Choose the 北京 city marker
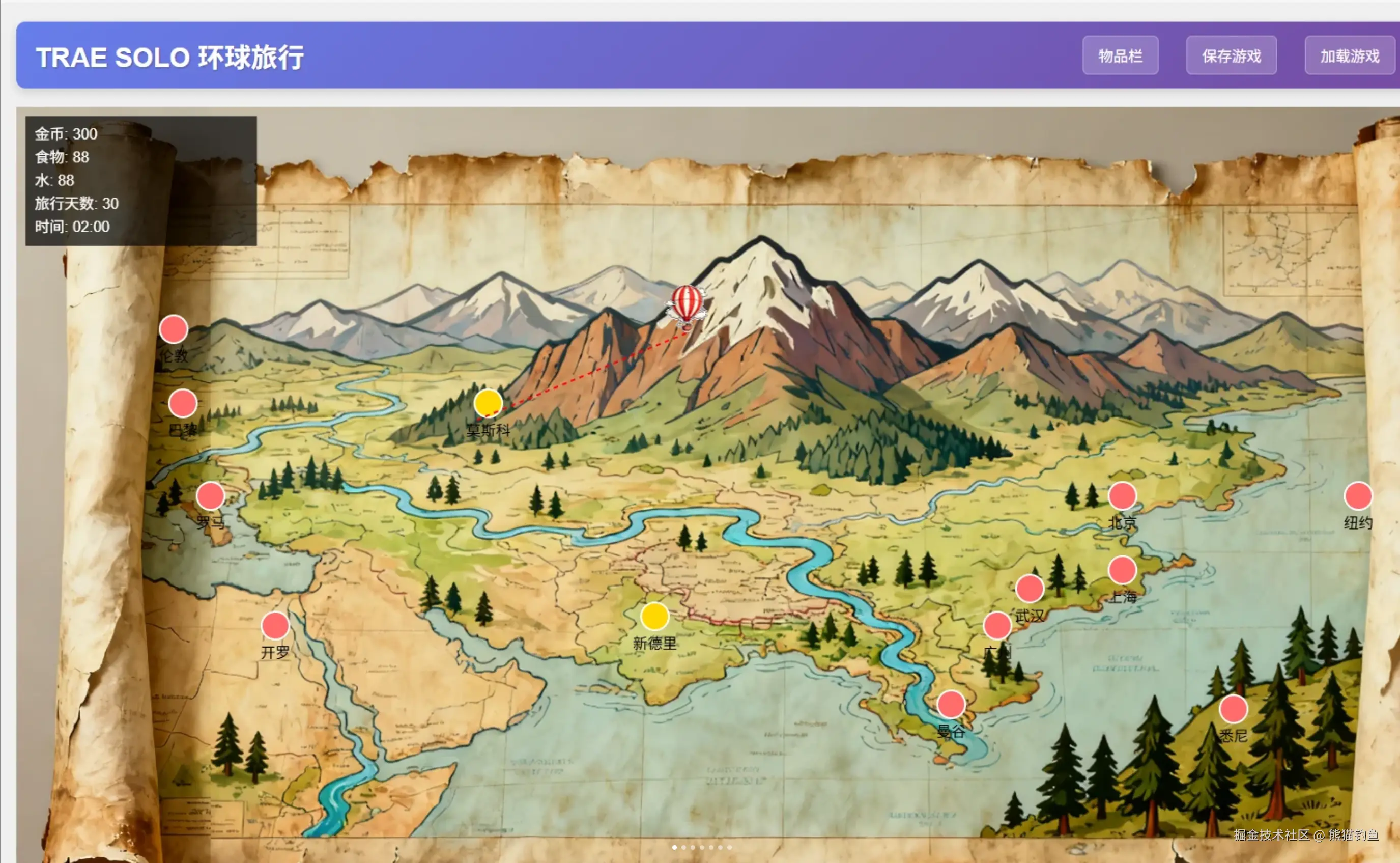The width and height of the screenshot is (1400, 863). 1122,495
